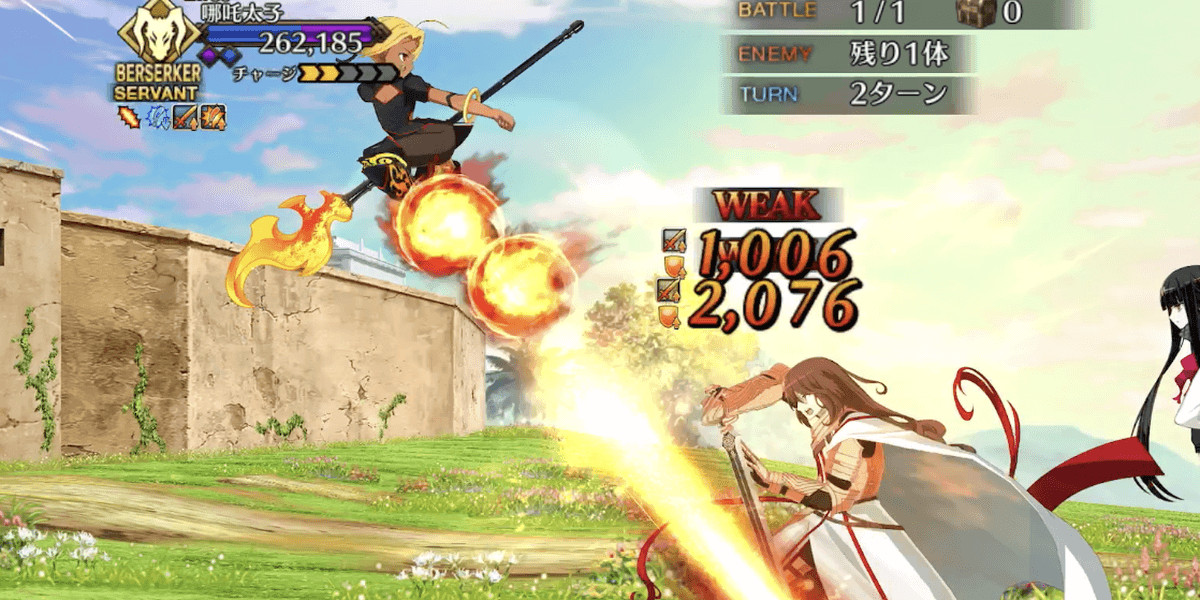Inspect the orange burst critical-up buff icon

click(212, 118)
